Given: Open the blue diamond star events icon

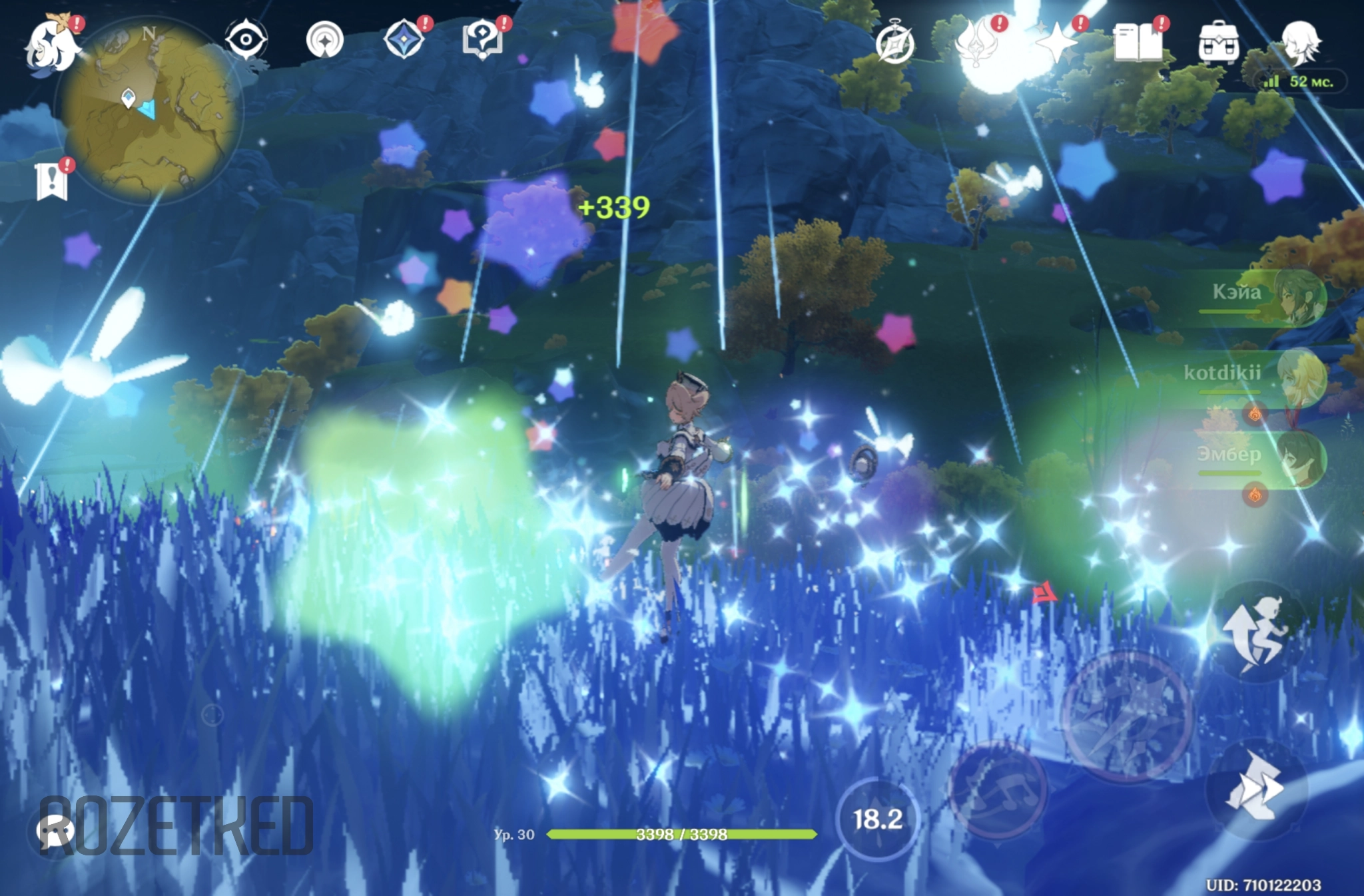Looking at the screenshot, I should [404, 39].
